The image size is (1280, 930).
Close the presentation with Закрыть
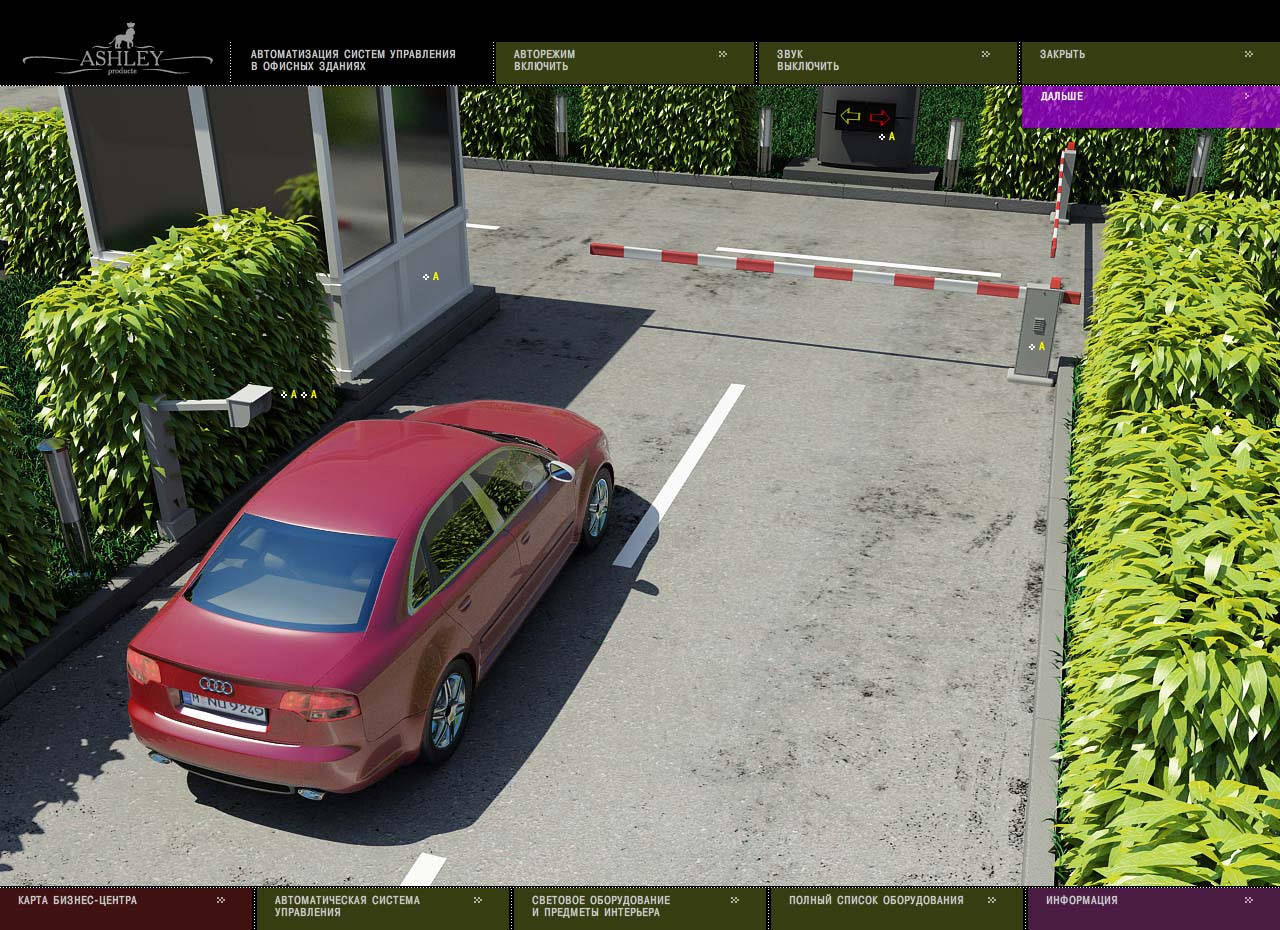1148,56
